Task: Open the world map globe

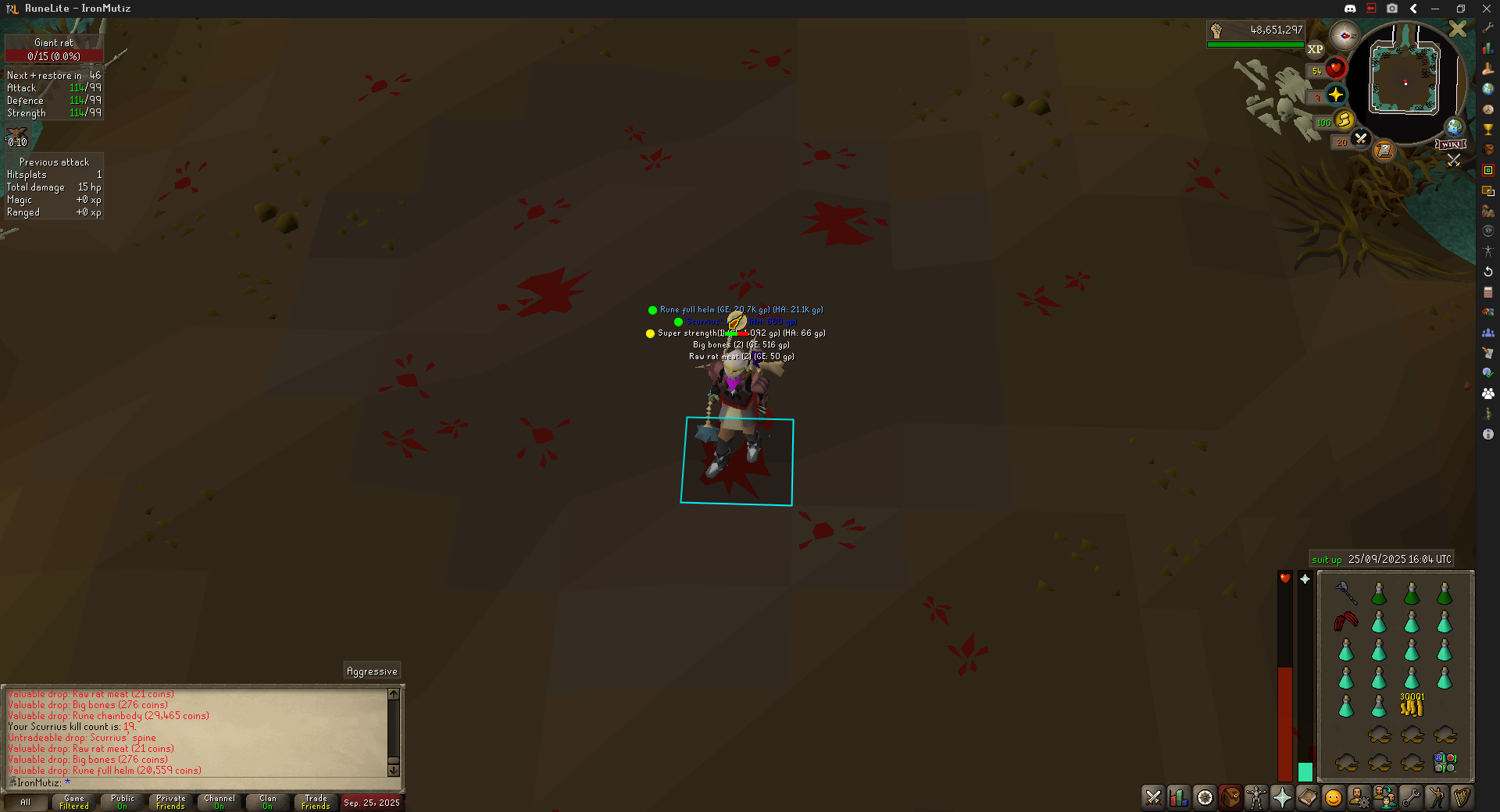Action: point(1454,126)
